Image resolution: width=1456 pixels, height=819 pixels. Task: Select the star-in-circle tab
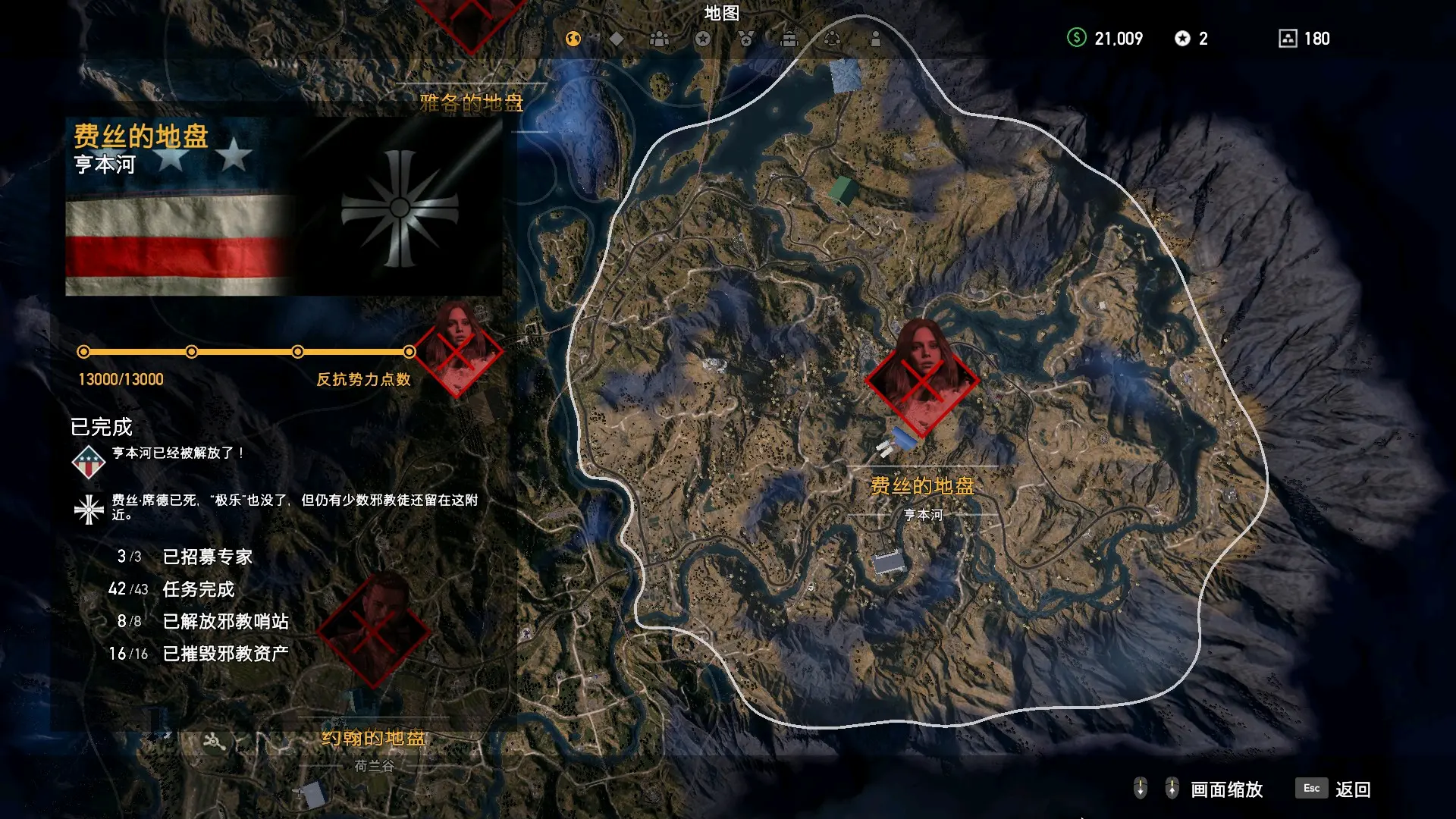point(703,39)
